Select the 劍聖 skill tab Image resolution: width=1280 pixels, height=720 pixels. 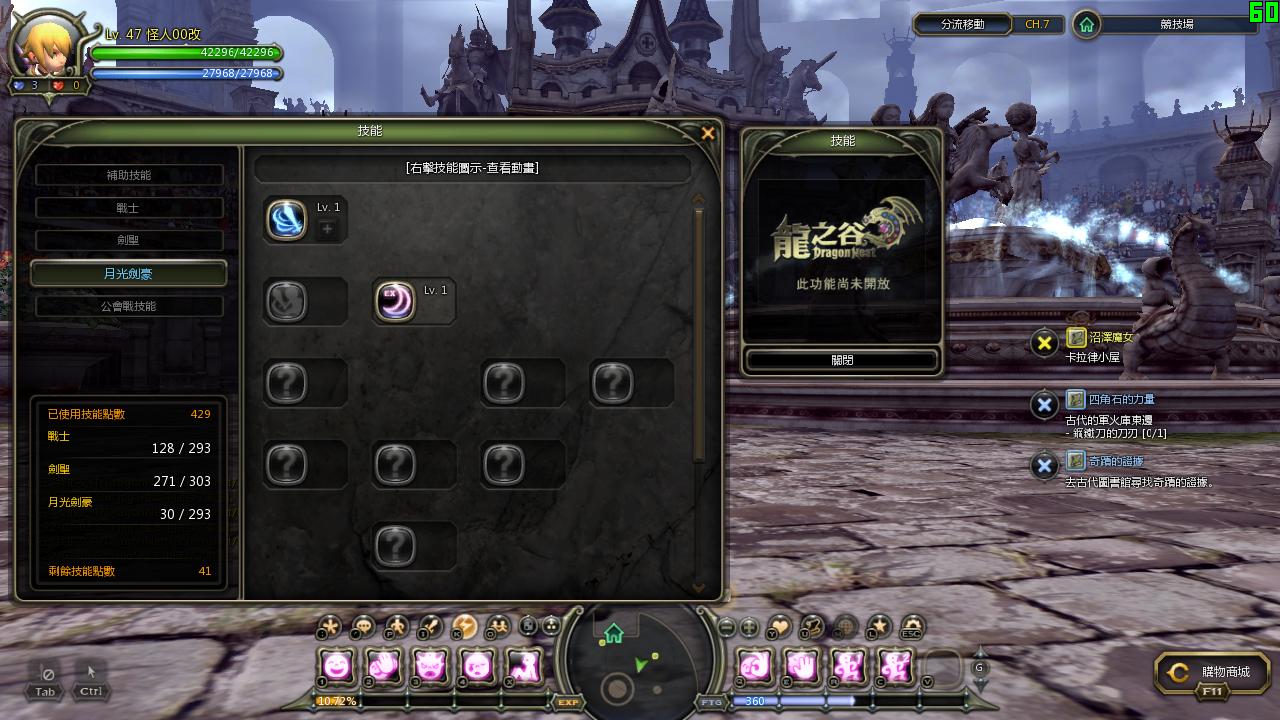[129, 240]
